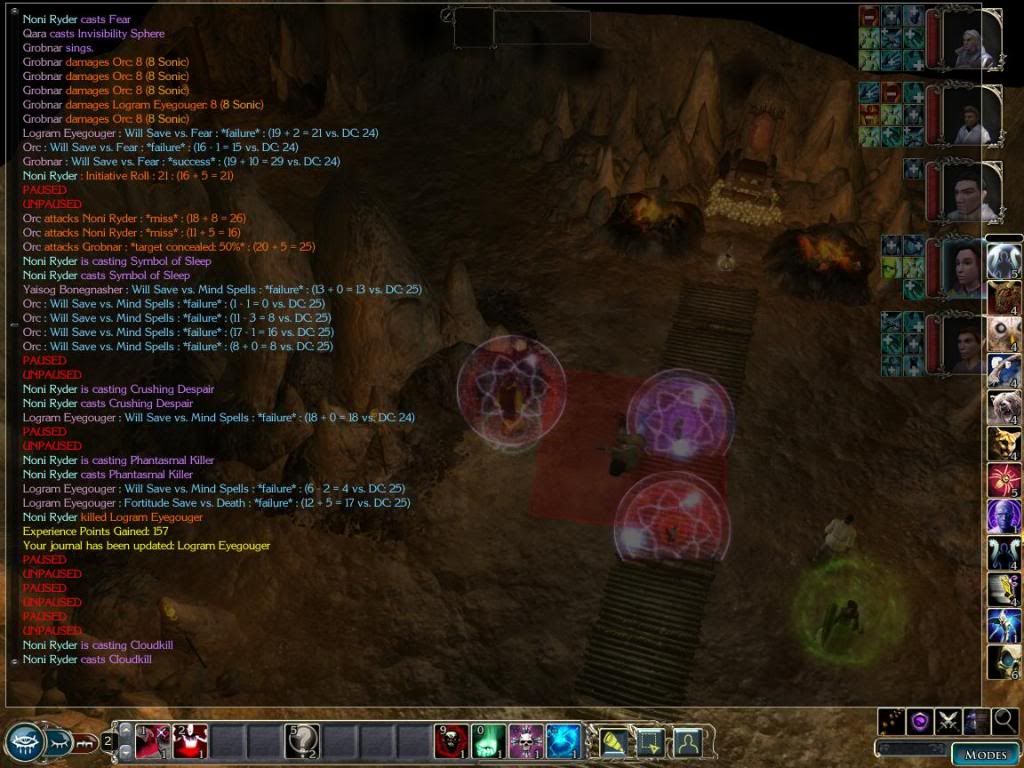1024x768 pixels.
Task: Click the Modes button
Action: click(984, 754)
